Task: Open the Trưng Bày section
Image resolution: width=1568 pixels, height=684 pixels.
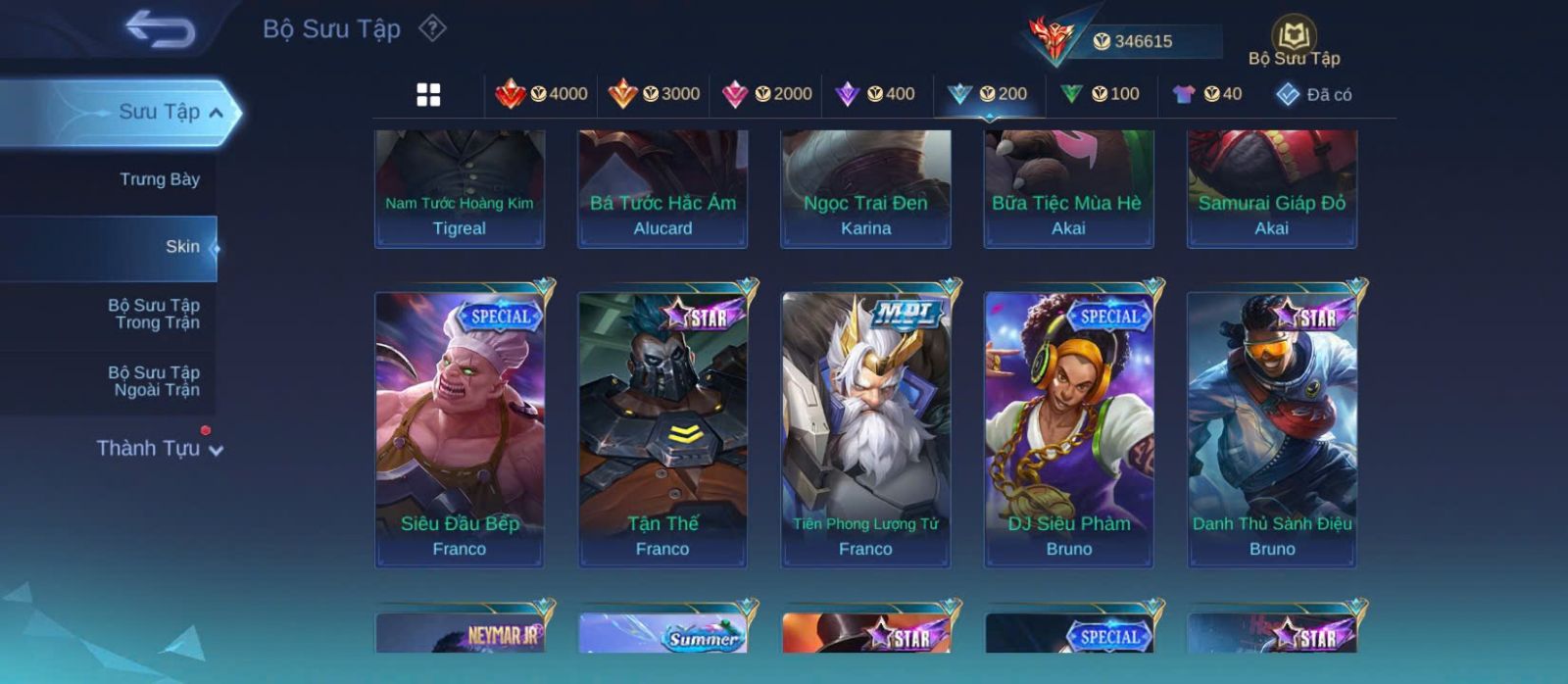Action: [159, 179]
